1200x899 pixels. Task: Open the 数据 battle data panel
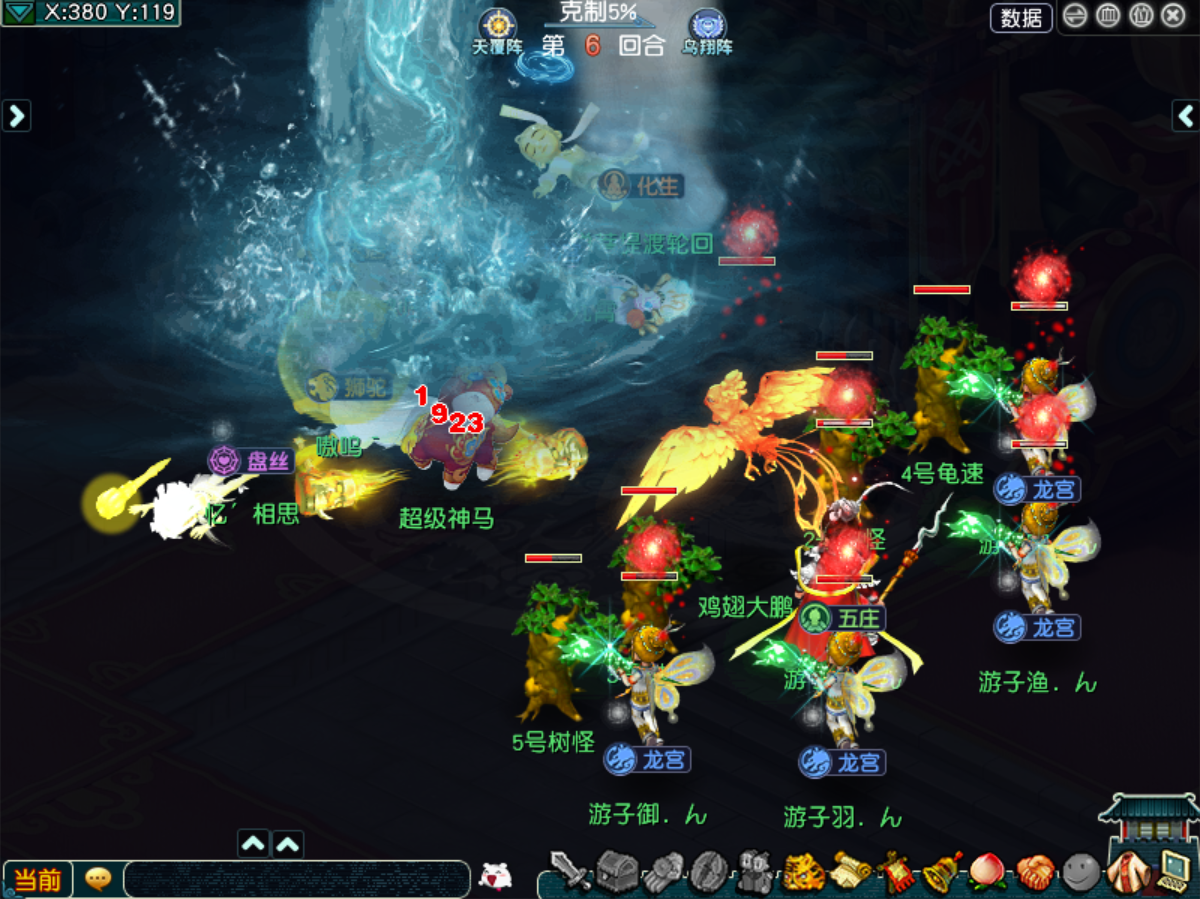[x=1021, y=17]
